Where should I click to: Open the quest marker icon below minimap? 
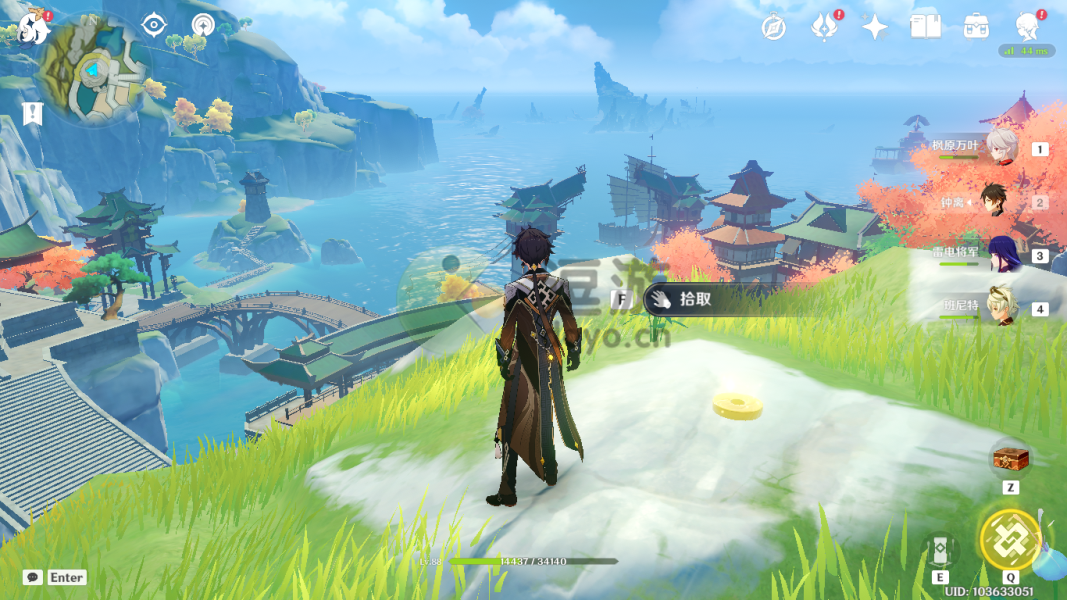click(x=33, y=113)
